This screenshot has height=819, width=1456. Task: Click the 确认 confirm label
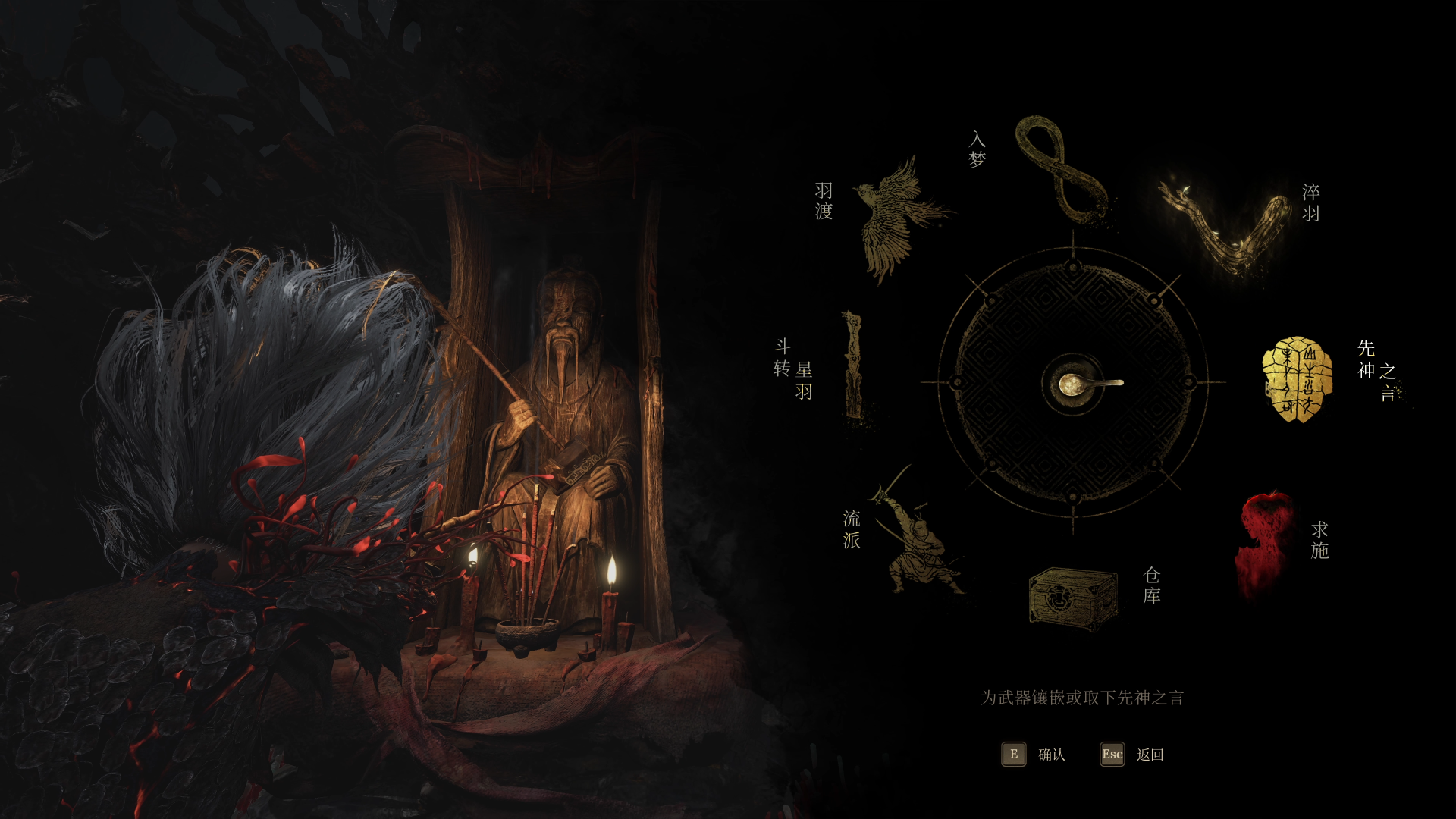click(1051, 755)
